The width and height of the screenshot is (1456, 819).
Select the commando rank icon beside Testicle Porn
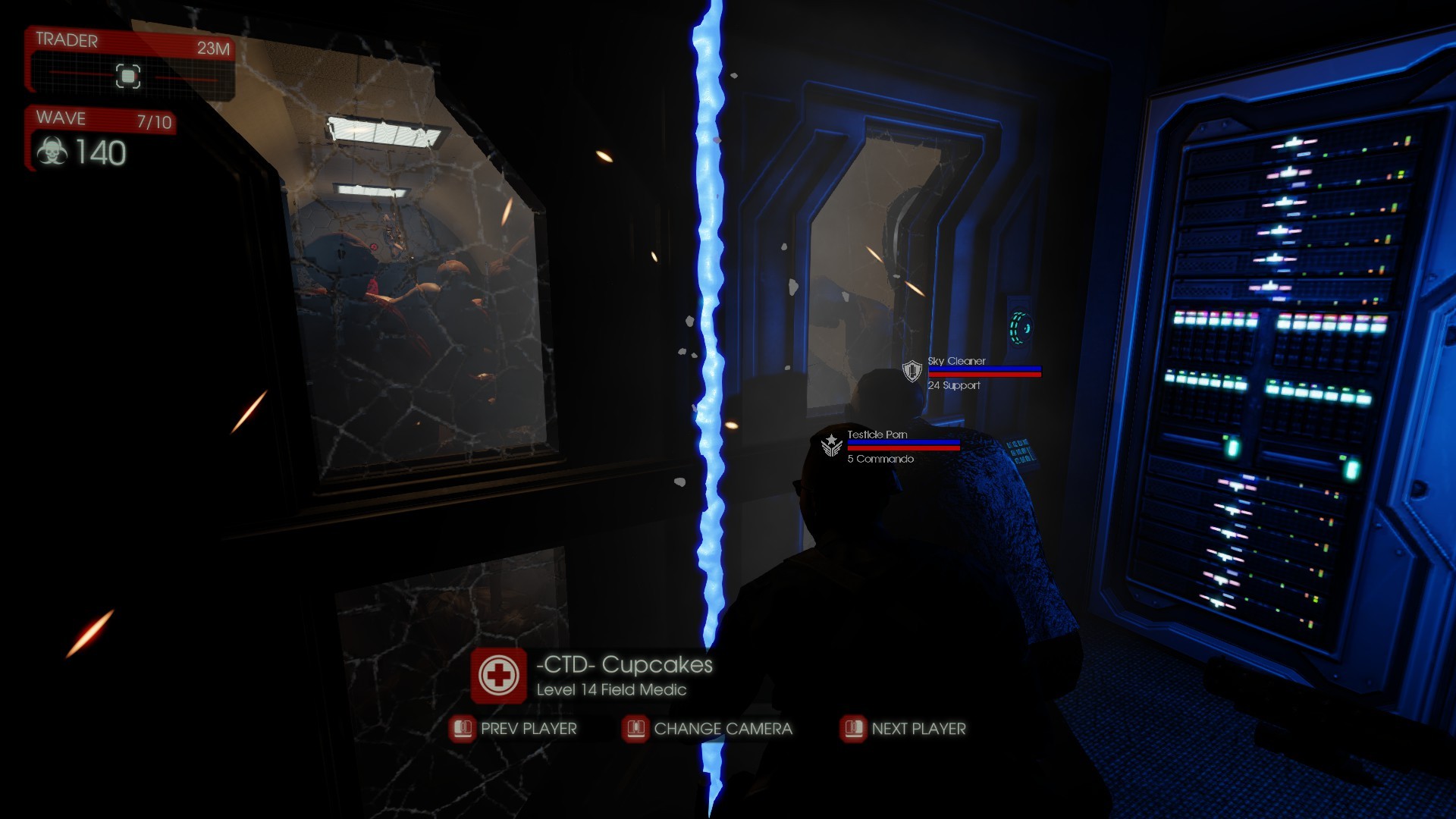pyautogui.click(x=830, y=447)
